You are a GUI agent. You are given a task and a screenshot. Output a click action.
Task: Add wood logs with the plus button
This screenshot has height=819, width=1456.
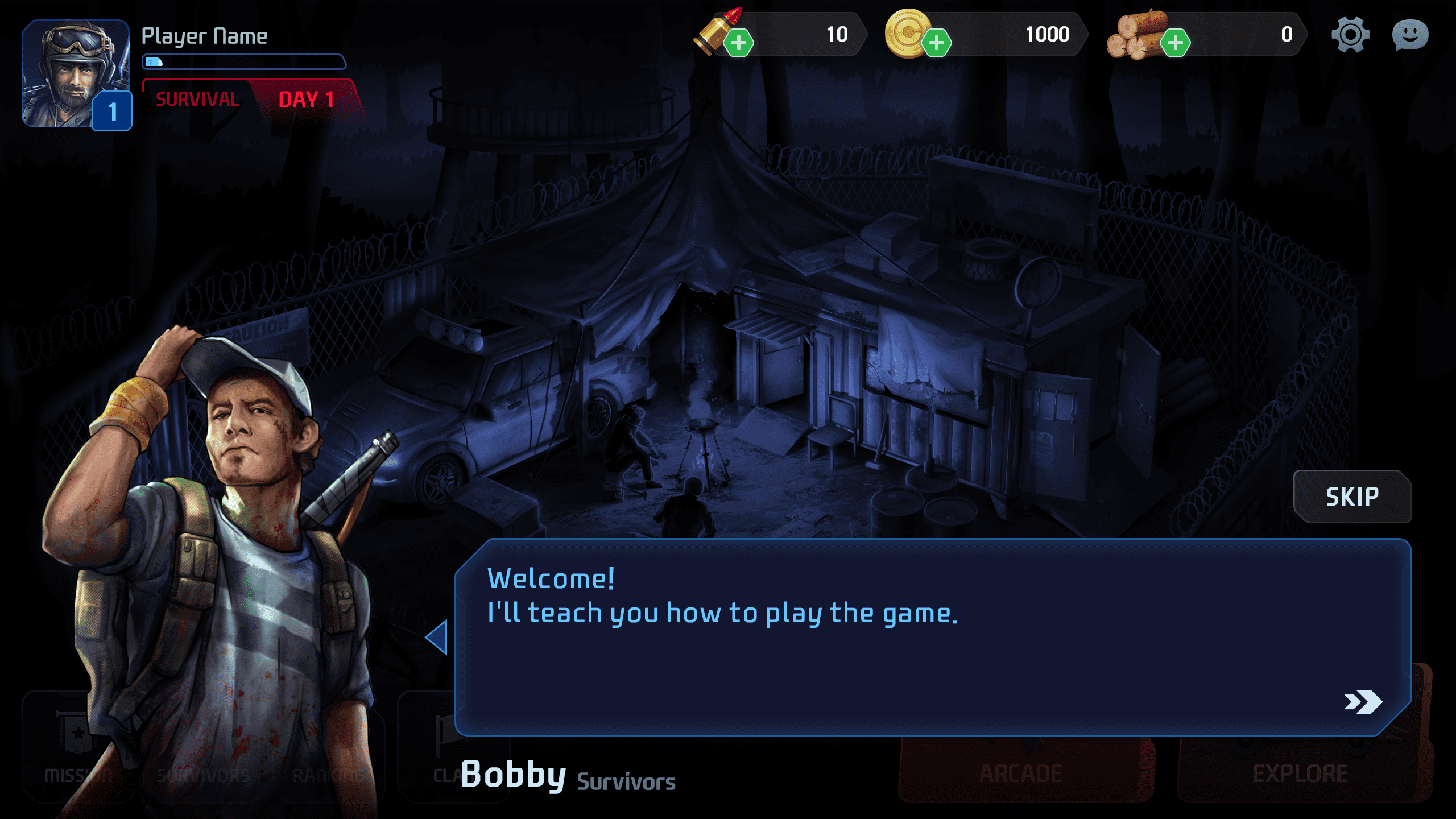(1175, 43)
